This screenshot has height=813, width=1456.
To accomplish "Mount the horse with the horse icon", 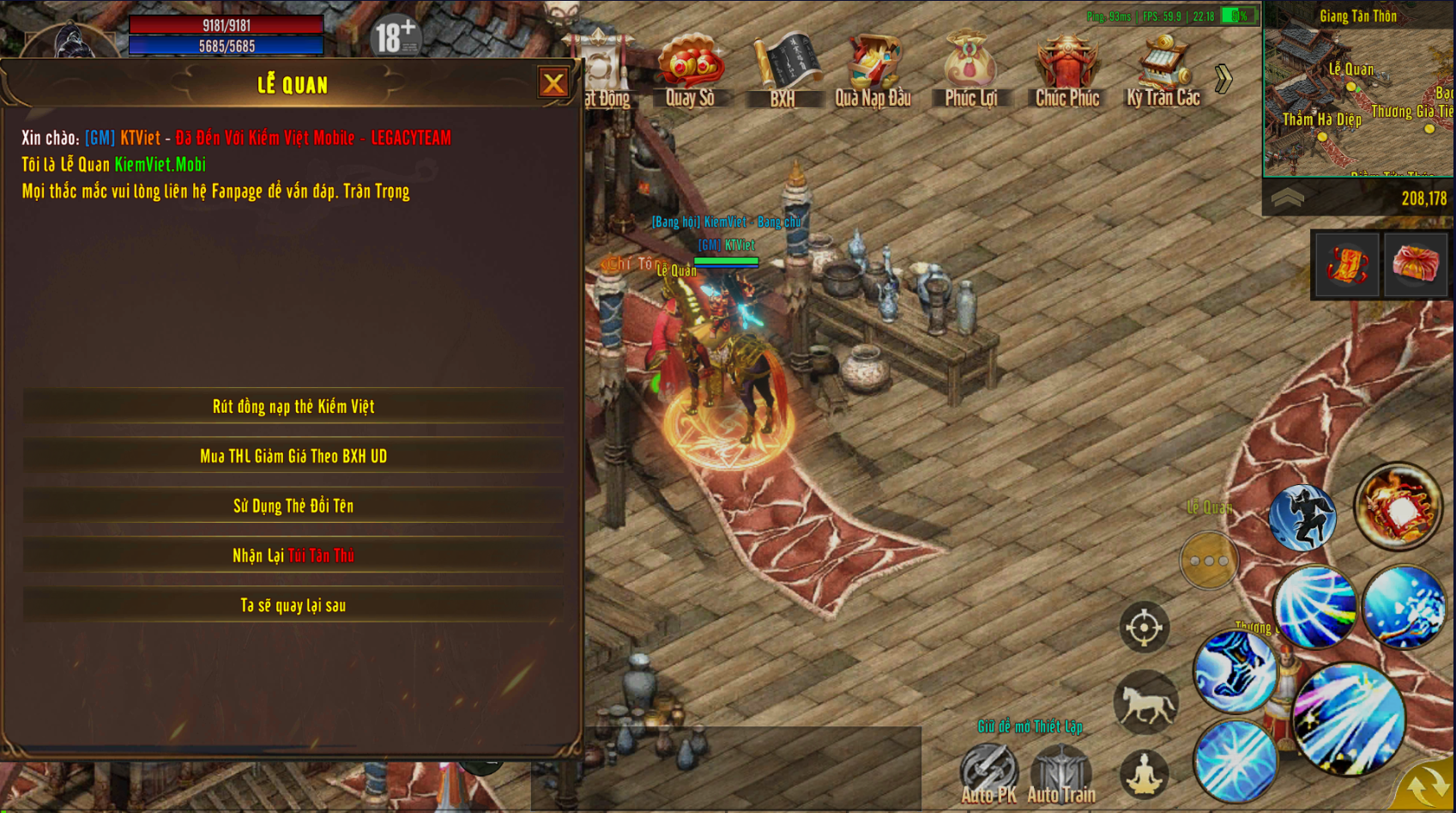I will pos(1145,703).
